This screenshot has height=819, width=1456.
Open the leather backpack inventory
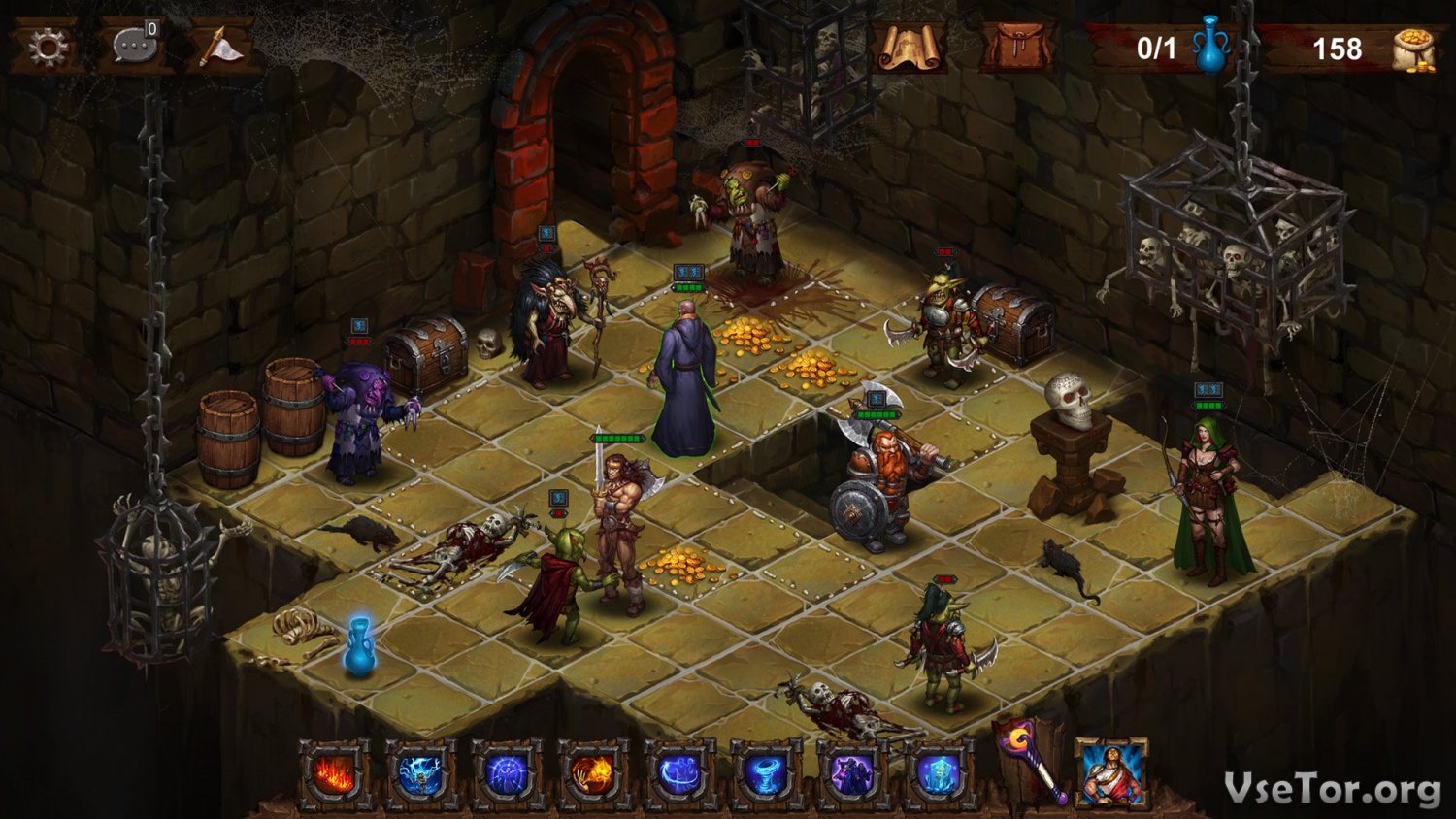1016,47
